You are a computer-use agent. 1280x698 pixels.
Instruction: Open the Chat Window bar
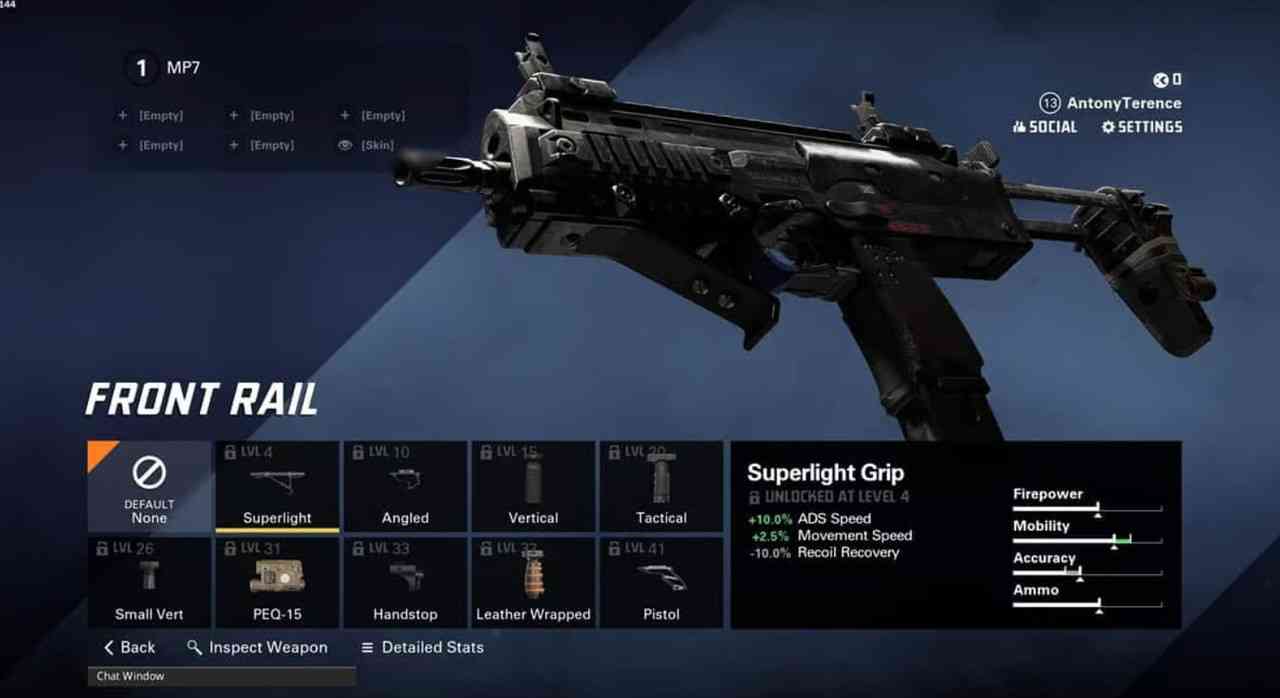tap(221, 677)
